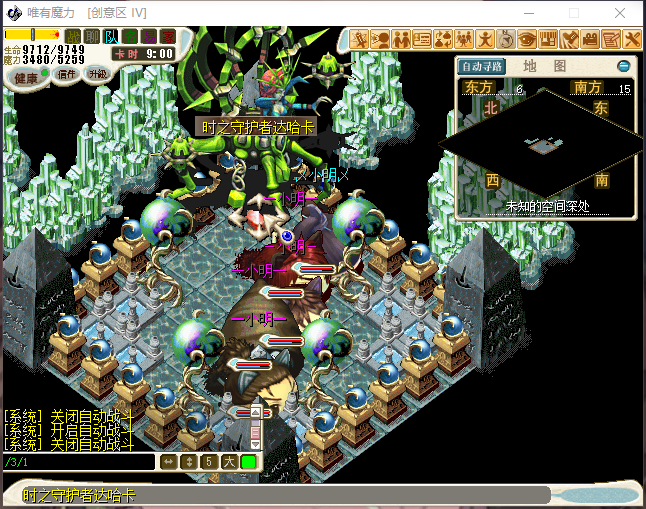Click the eye icon in the top toolbar

[526, 40]
